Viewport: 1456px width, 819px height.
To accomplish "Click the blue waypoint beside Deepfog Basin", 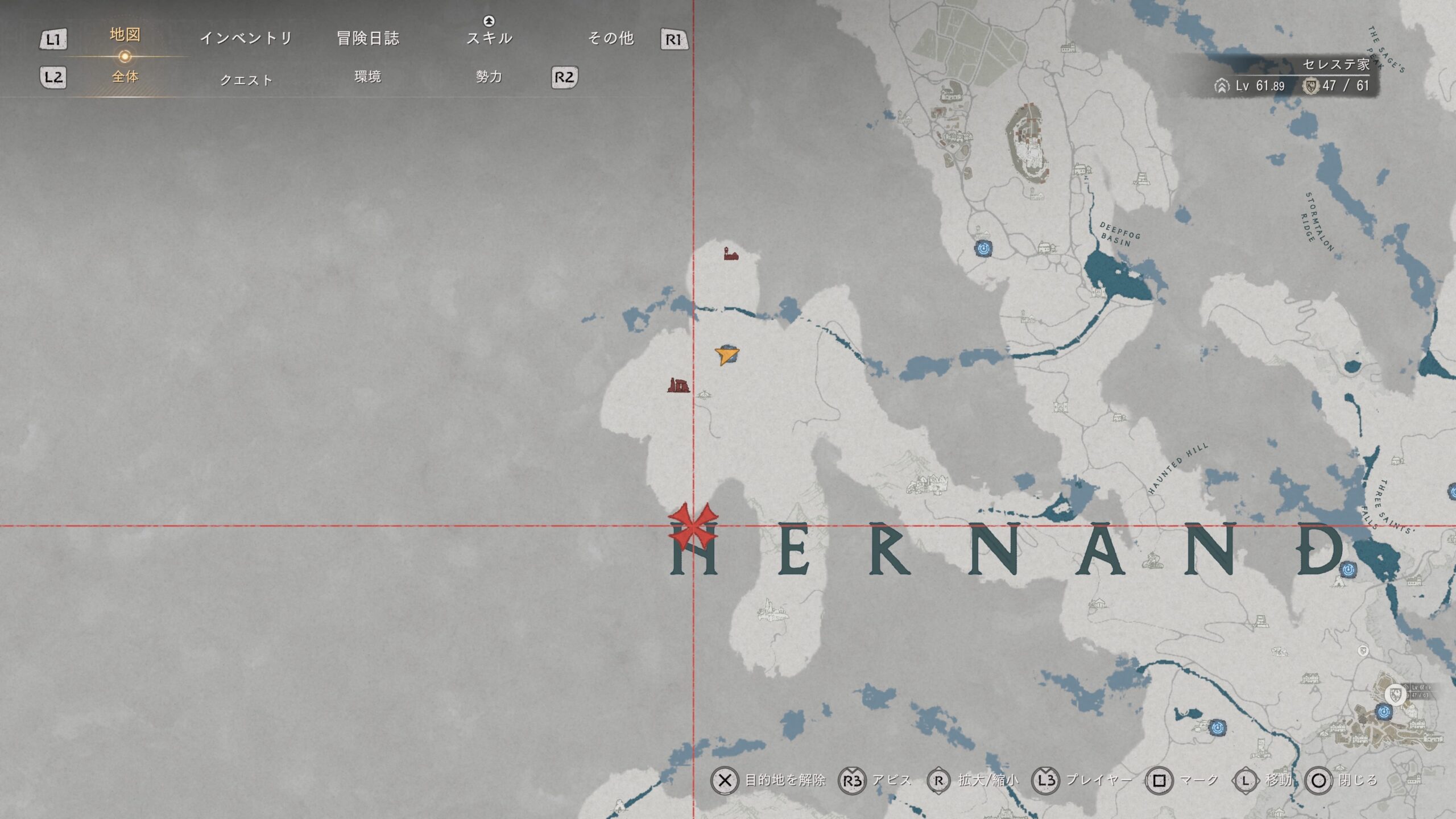I will coord(983,248).
